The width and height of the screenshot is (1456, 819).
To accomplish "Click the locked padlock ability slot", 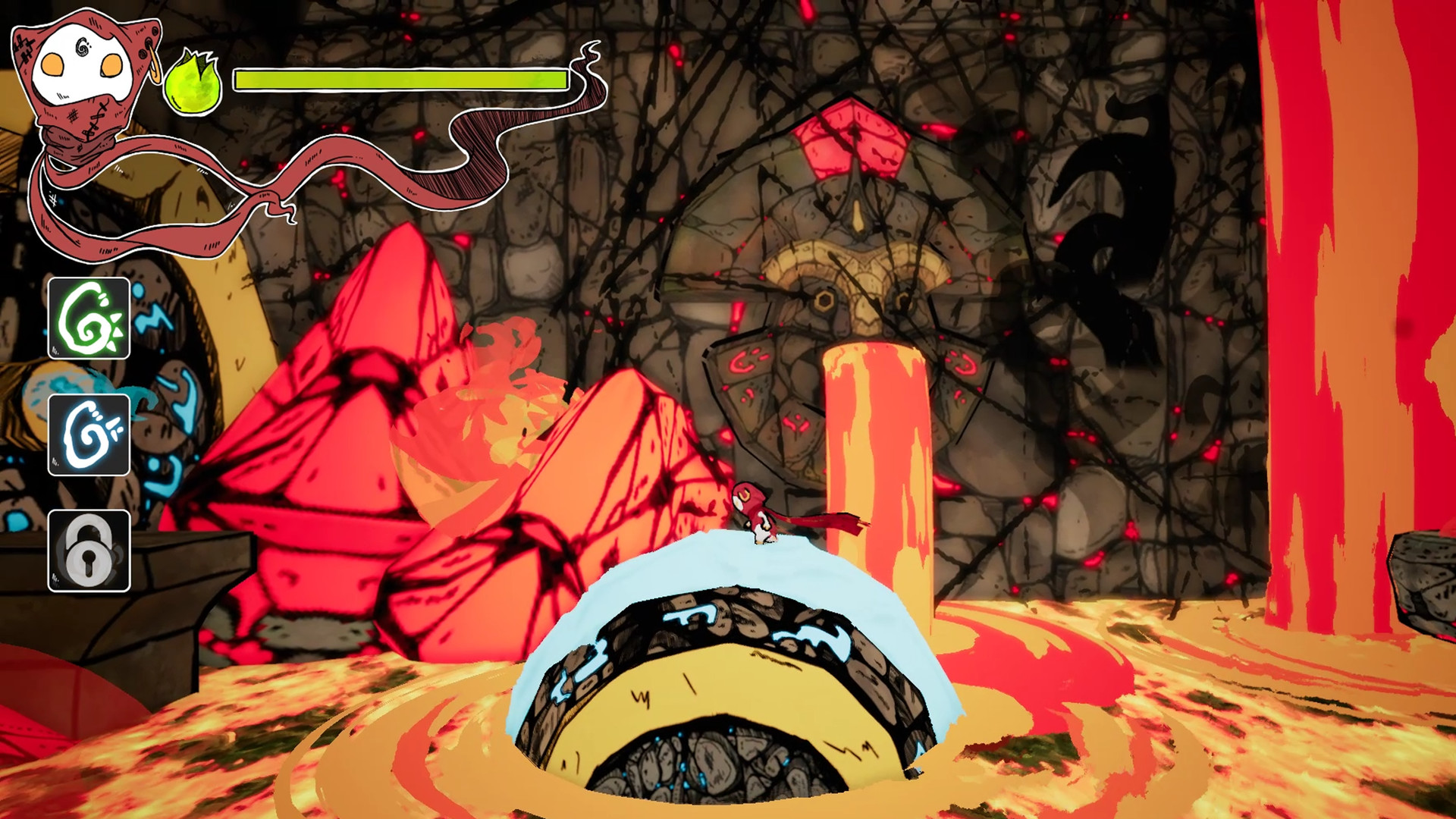I will click(89, 551).
